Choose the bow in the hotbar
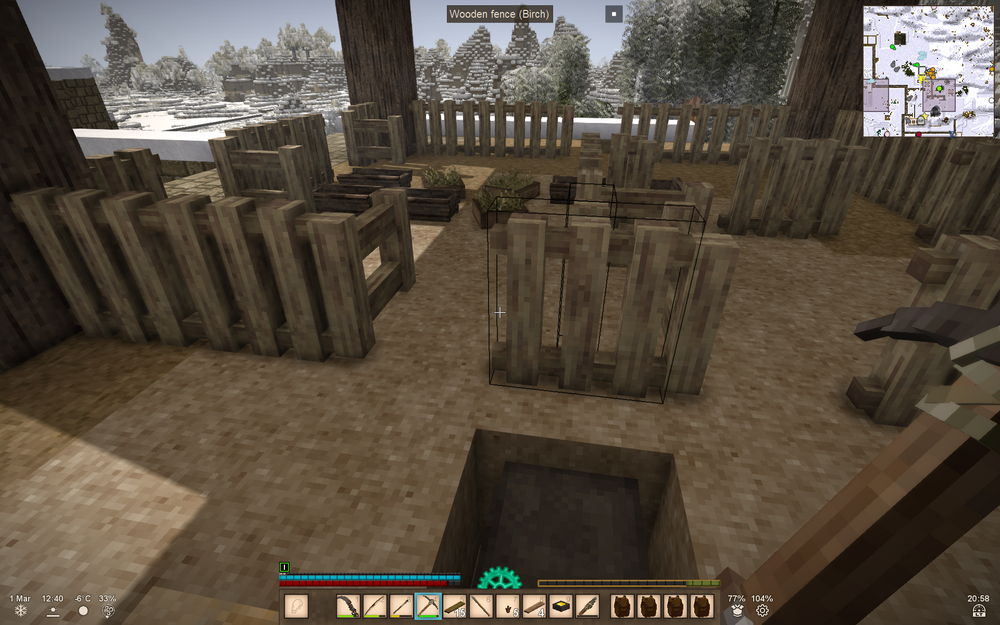1000x625 pixels. coord(375,606)
